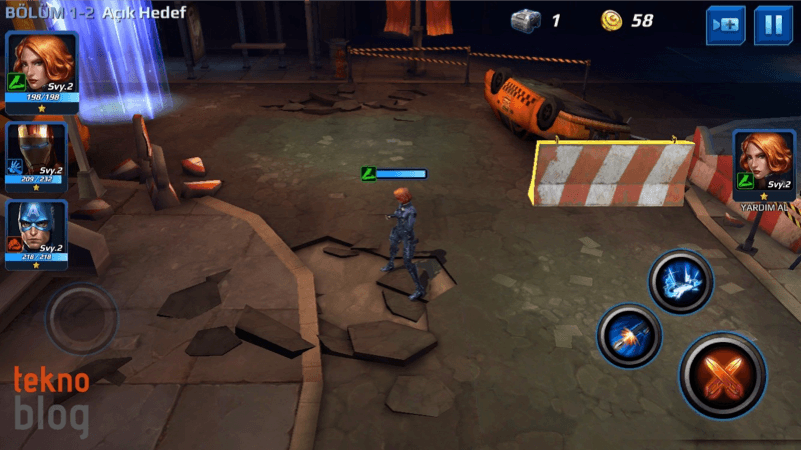The image size is (801, 450).
Task: Select the Black Widow team portrait
Action: click(42, 67)
